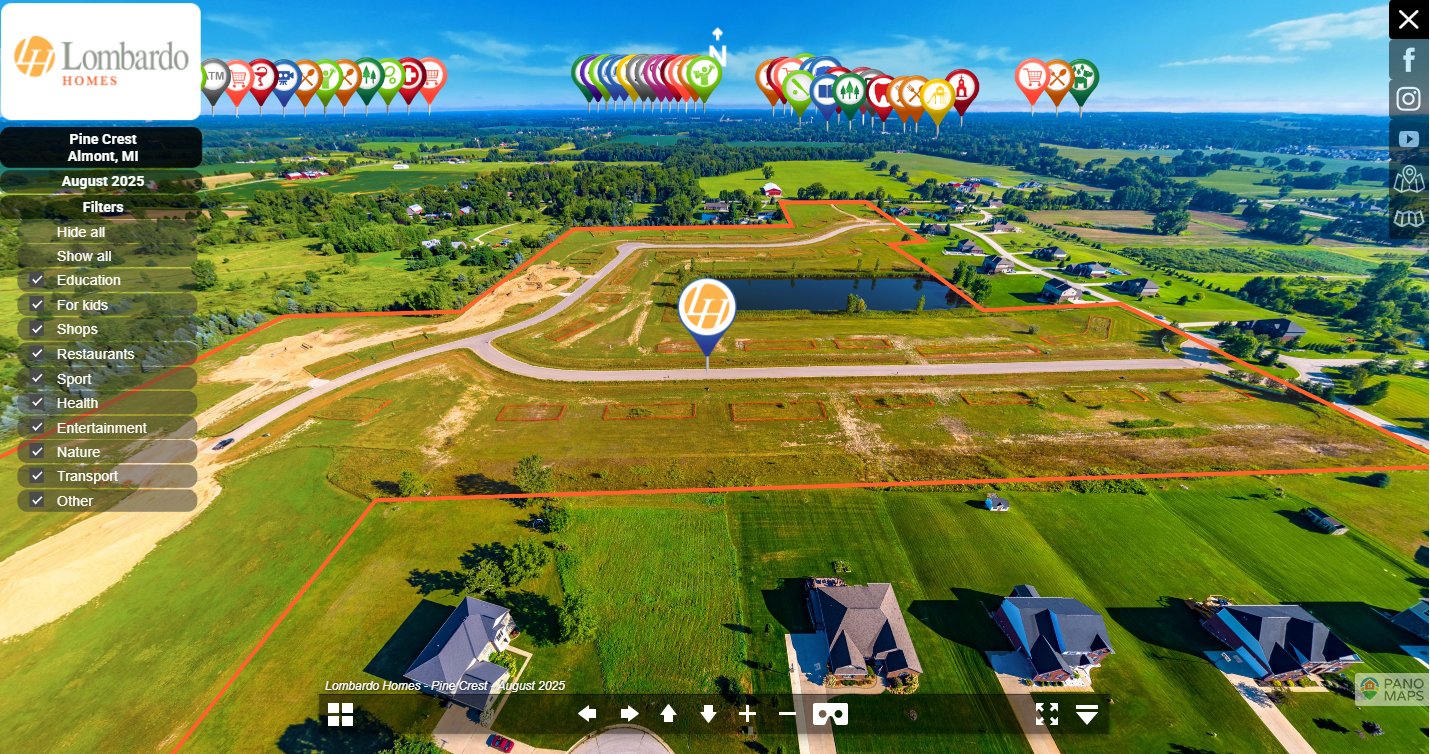Select the Lombardo Homes map pin

click(x=707, y=310)
